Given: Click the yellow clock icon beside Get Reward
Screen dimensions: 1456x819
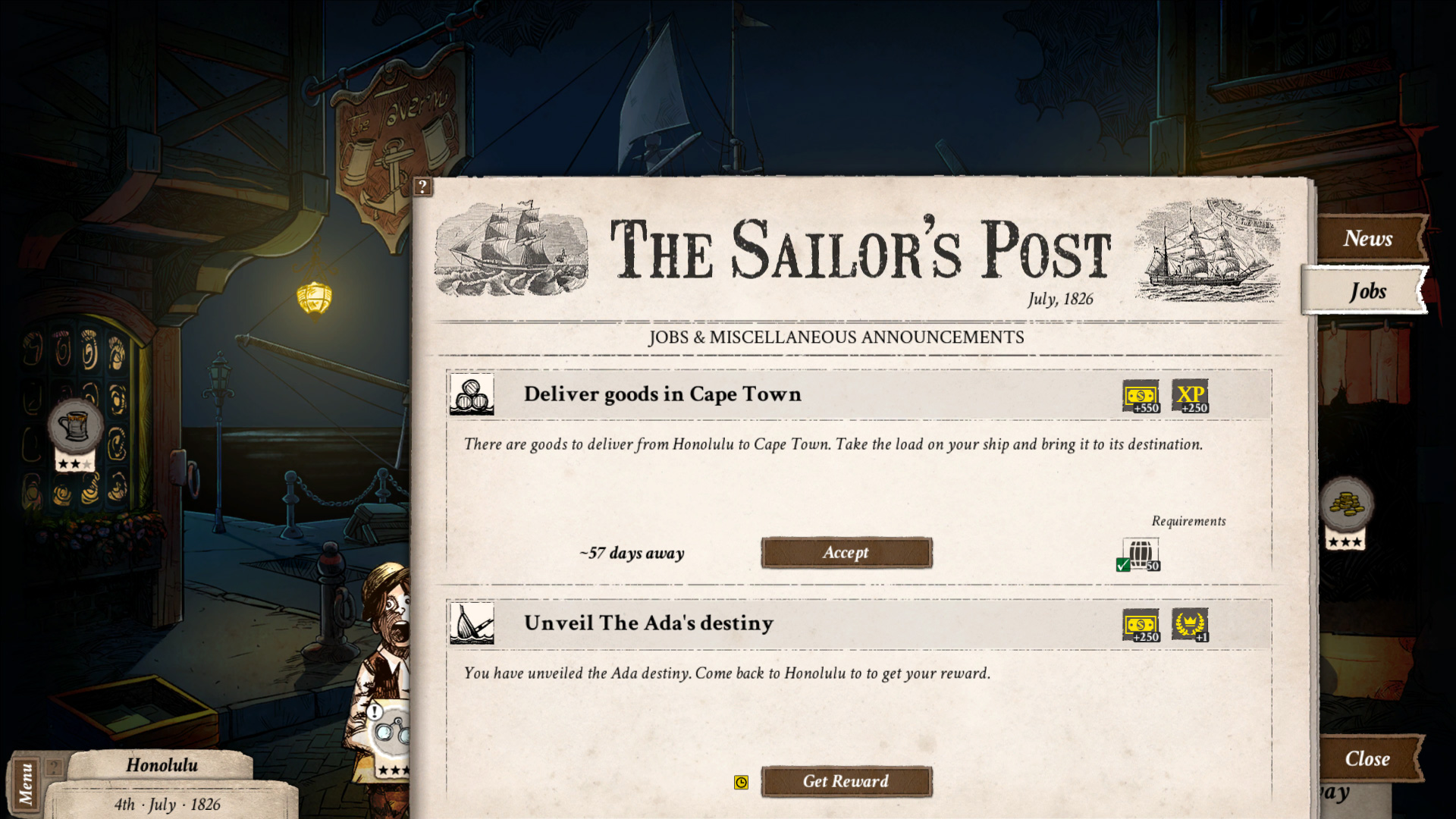Looking at the screenshot, I should (741, 783).
